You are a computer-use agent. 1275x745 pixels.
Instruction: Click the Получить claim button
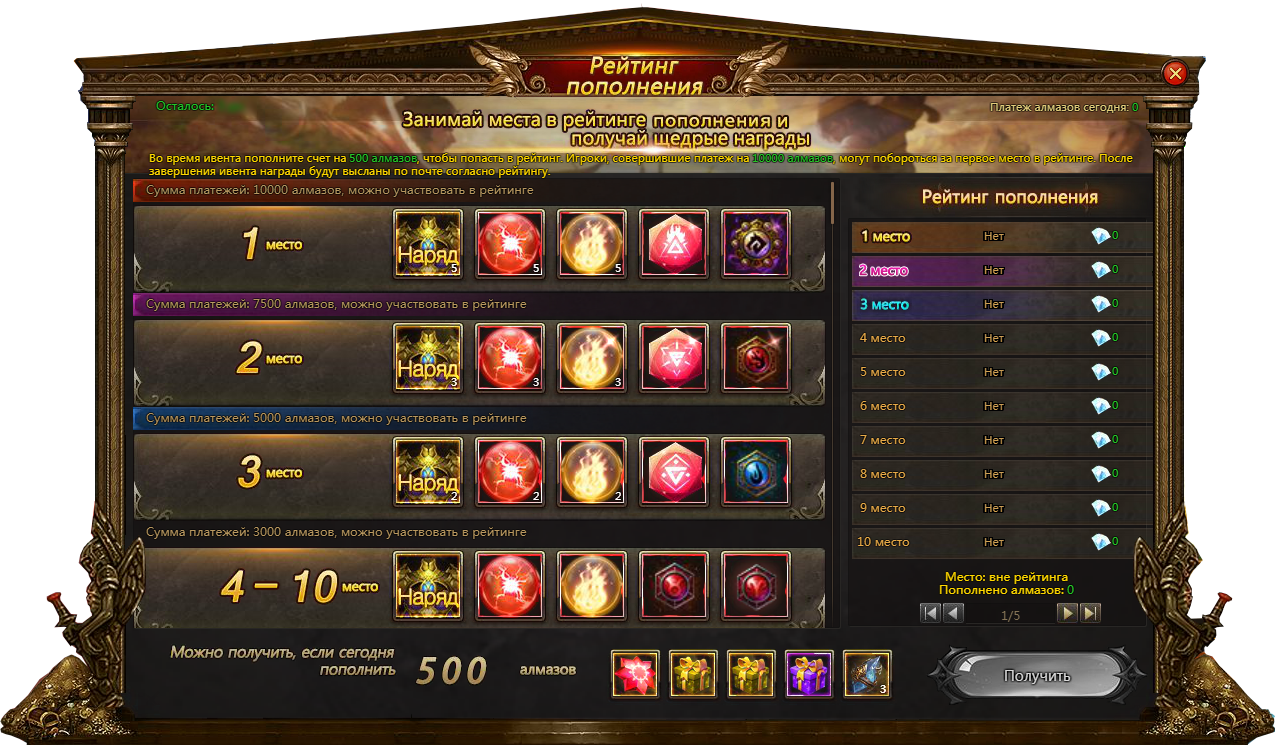[1036, 676]
